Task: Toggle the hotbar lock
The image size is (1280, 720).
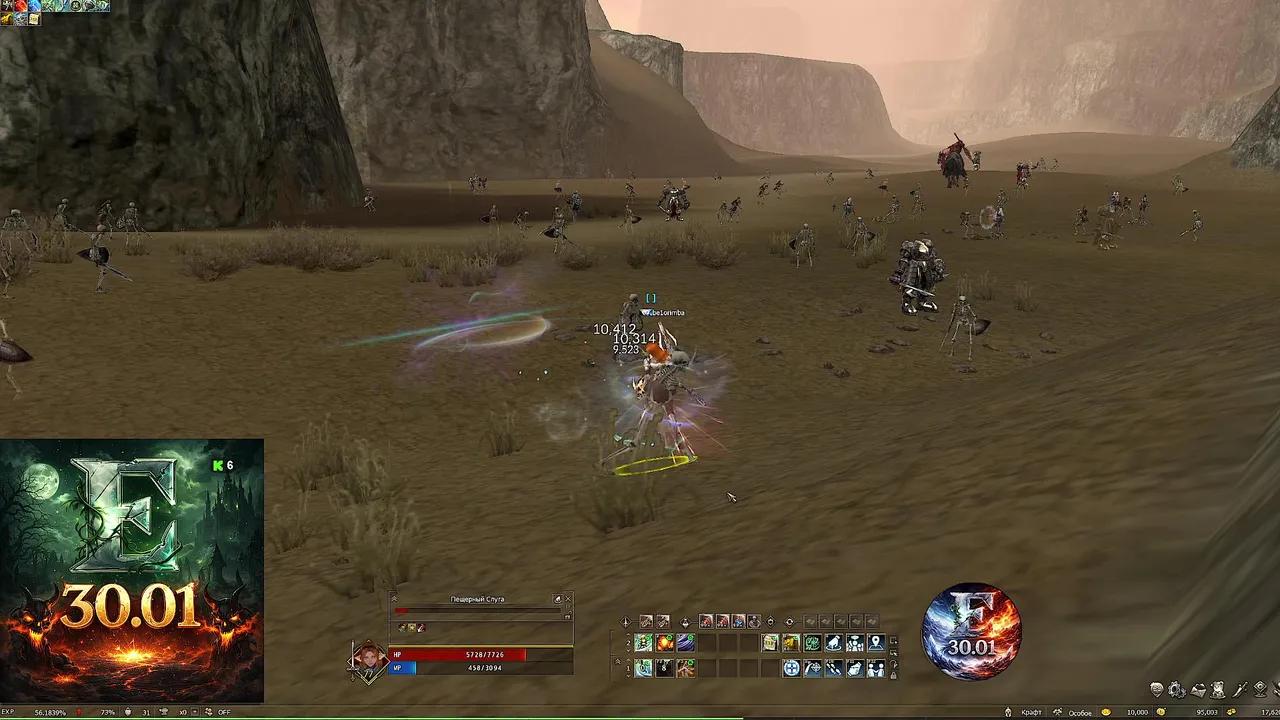Action: click(893, 676)
